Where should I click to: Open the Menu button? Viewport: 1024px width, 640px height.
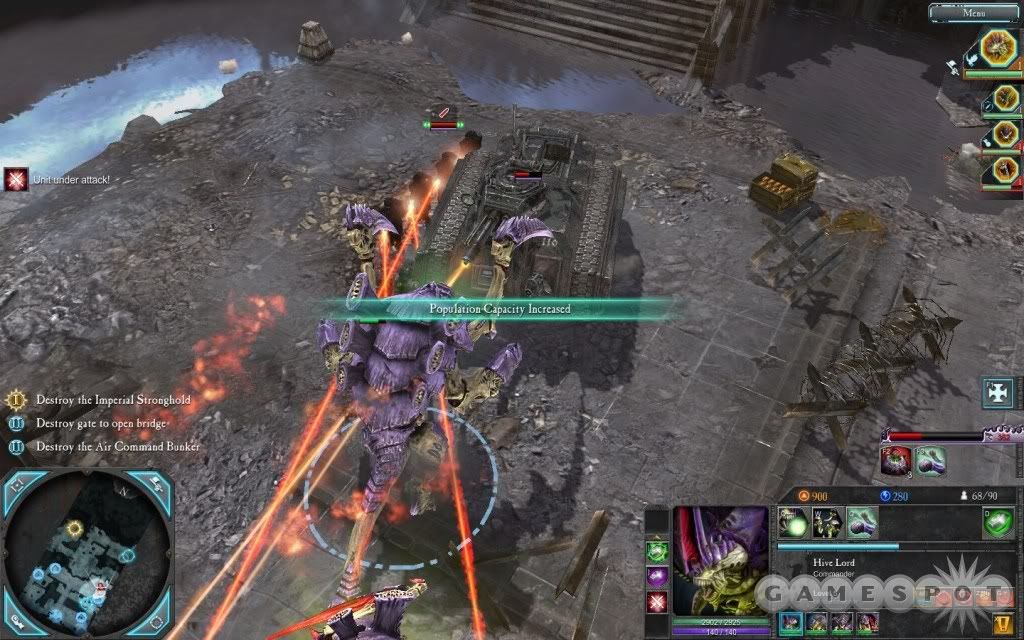[x=973, y=13]
